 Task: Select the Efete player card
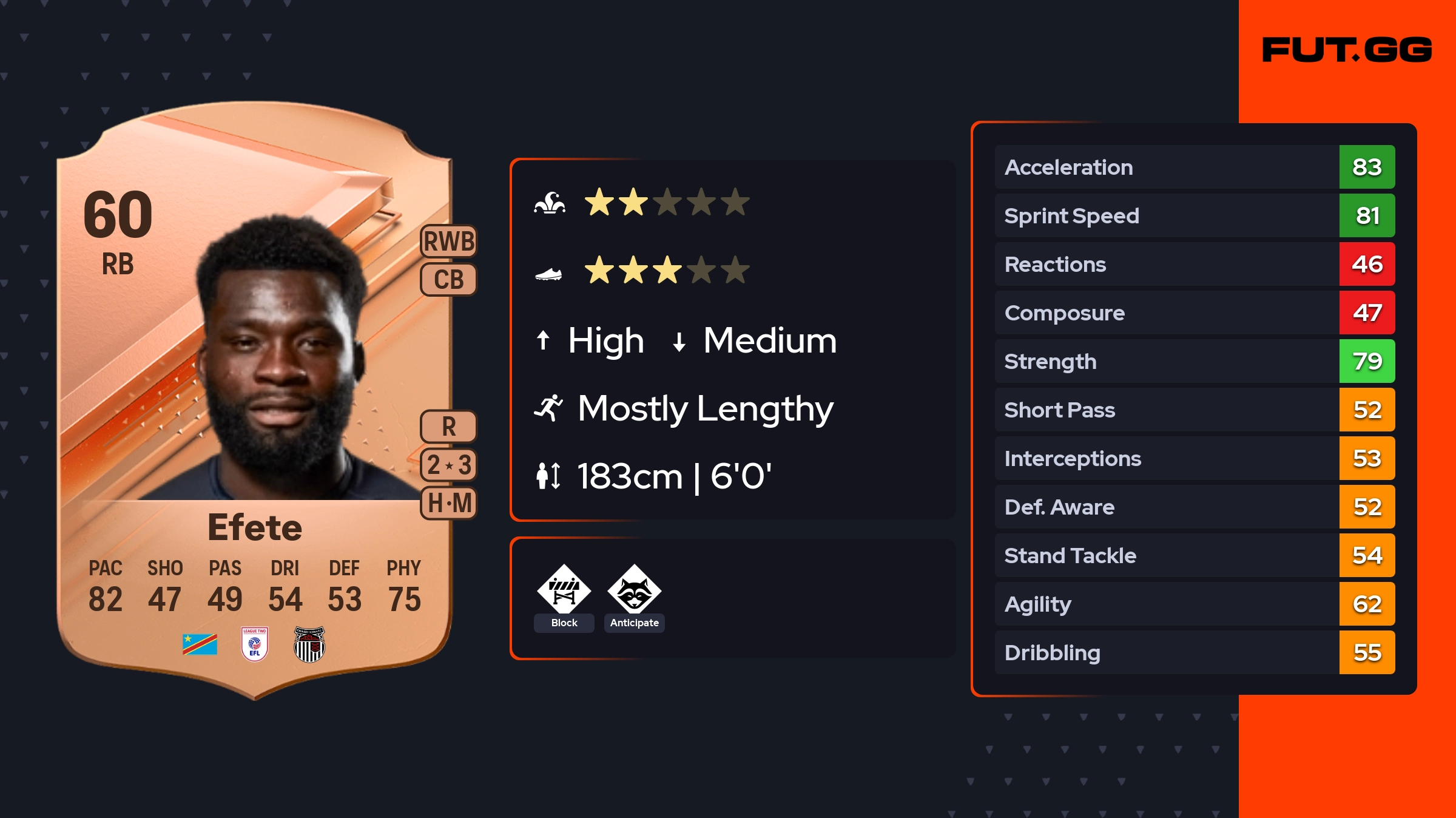pos(255,401)
